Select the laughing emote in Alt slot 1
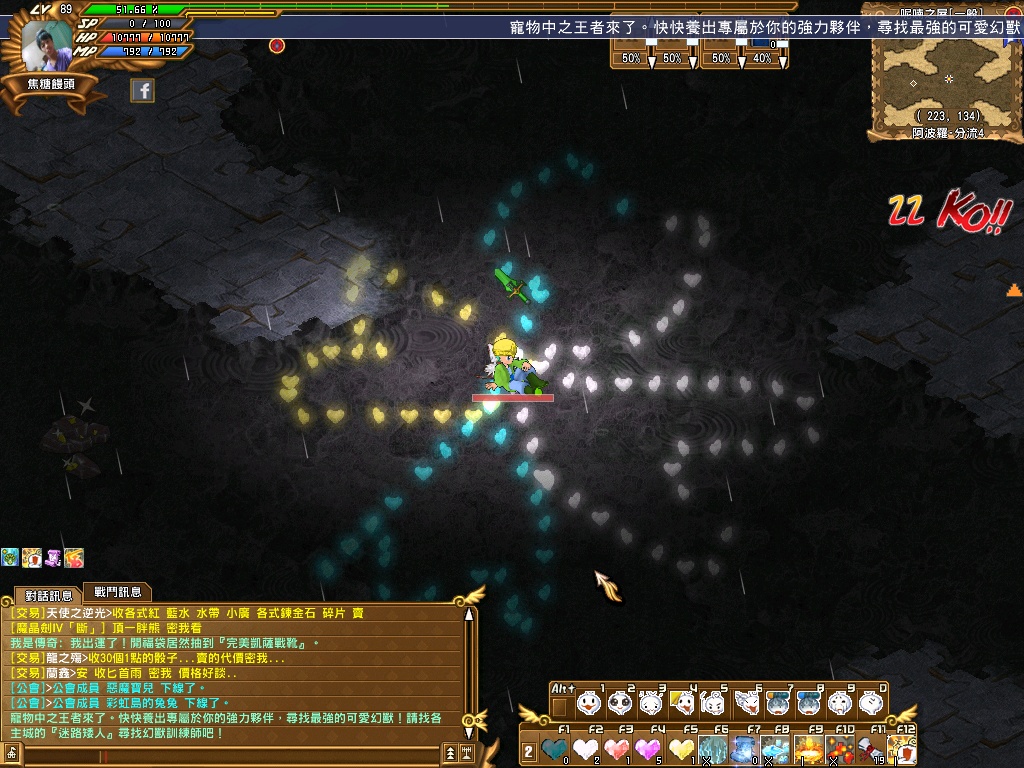 [x=590, y=703]
